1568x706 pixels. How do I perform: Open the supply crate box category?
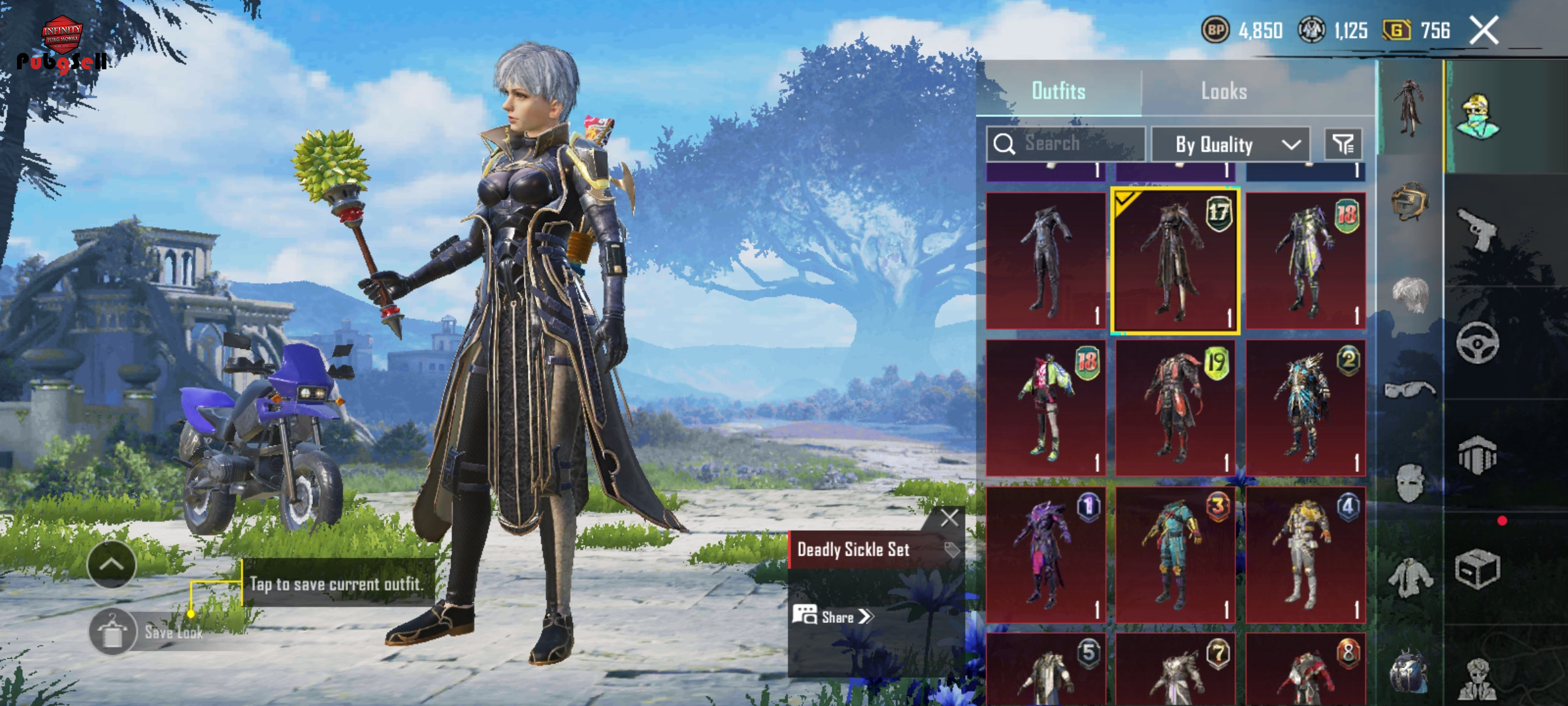[x=1477, y=569]
